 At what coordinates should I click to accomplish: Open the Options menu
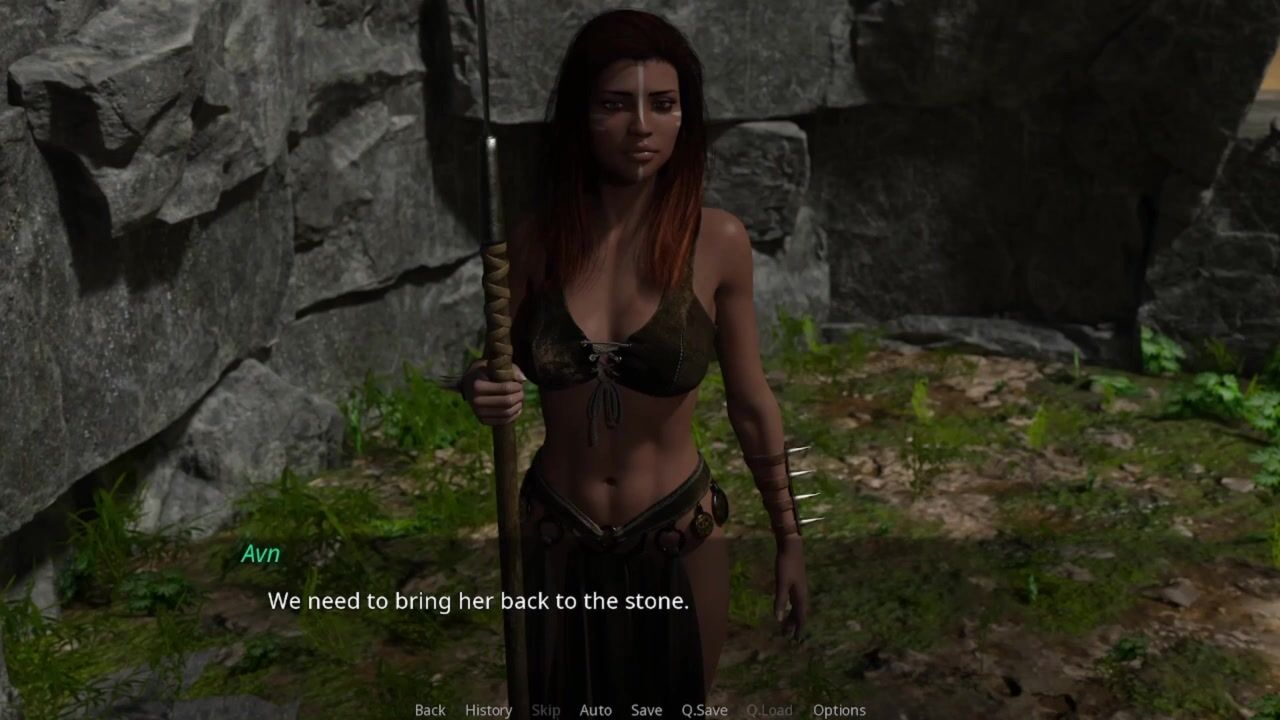pos(839,710)
